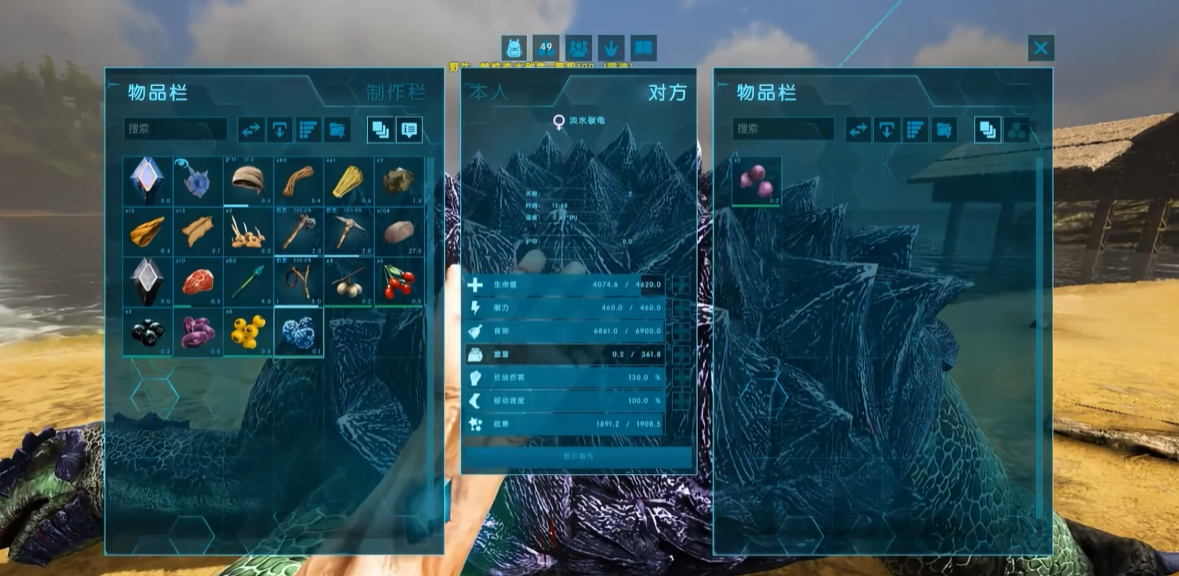Select the stone pickaxe slot
The image size is (1179, 576).
tap(349, 232)
